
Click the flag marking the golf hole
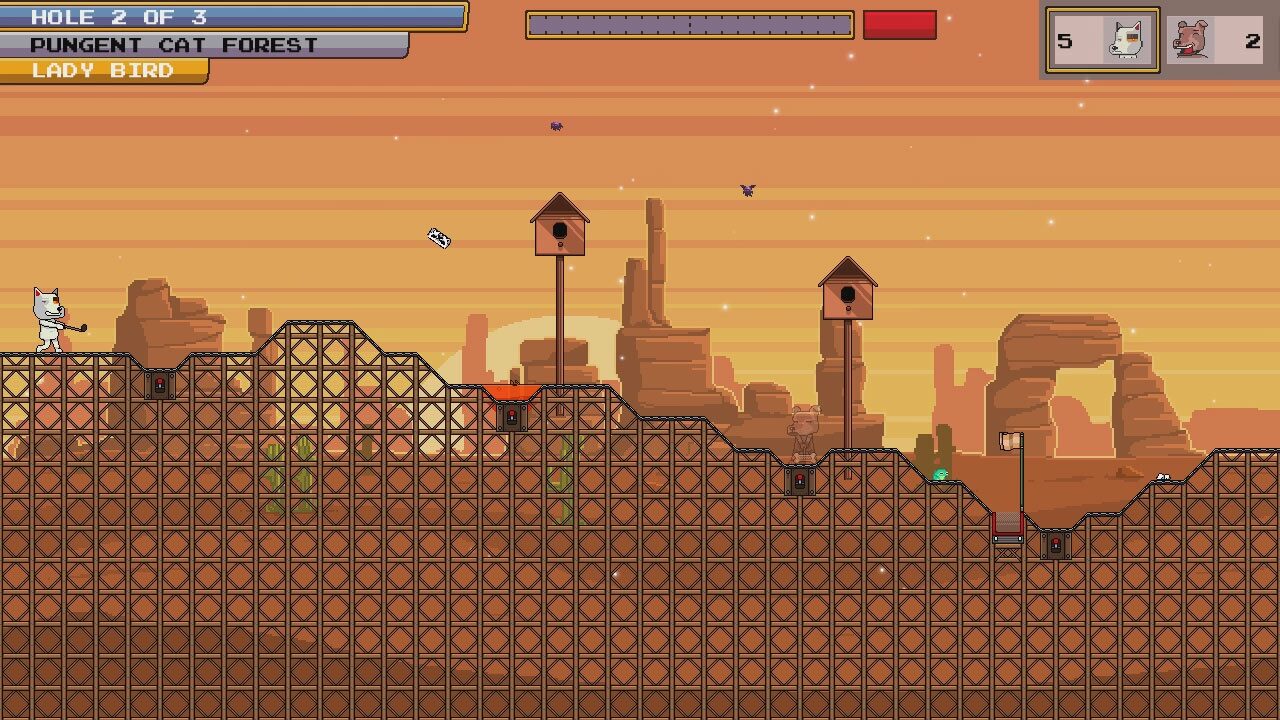click(x=1008, y=443)
